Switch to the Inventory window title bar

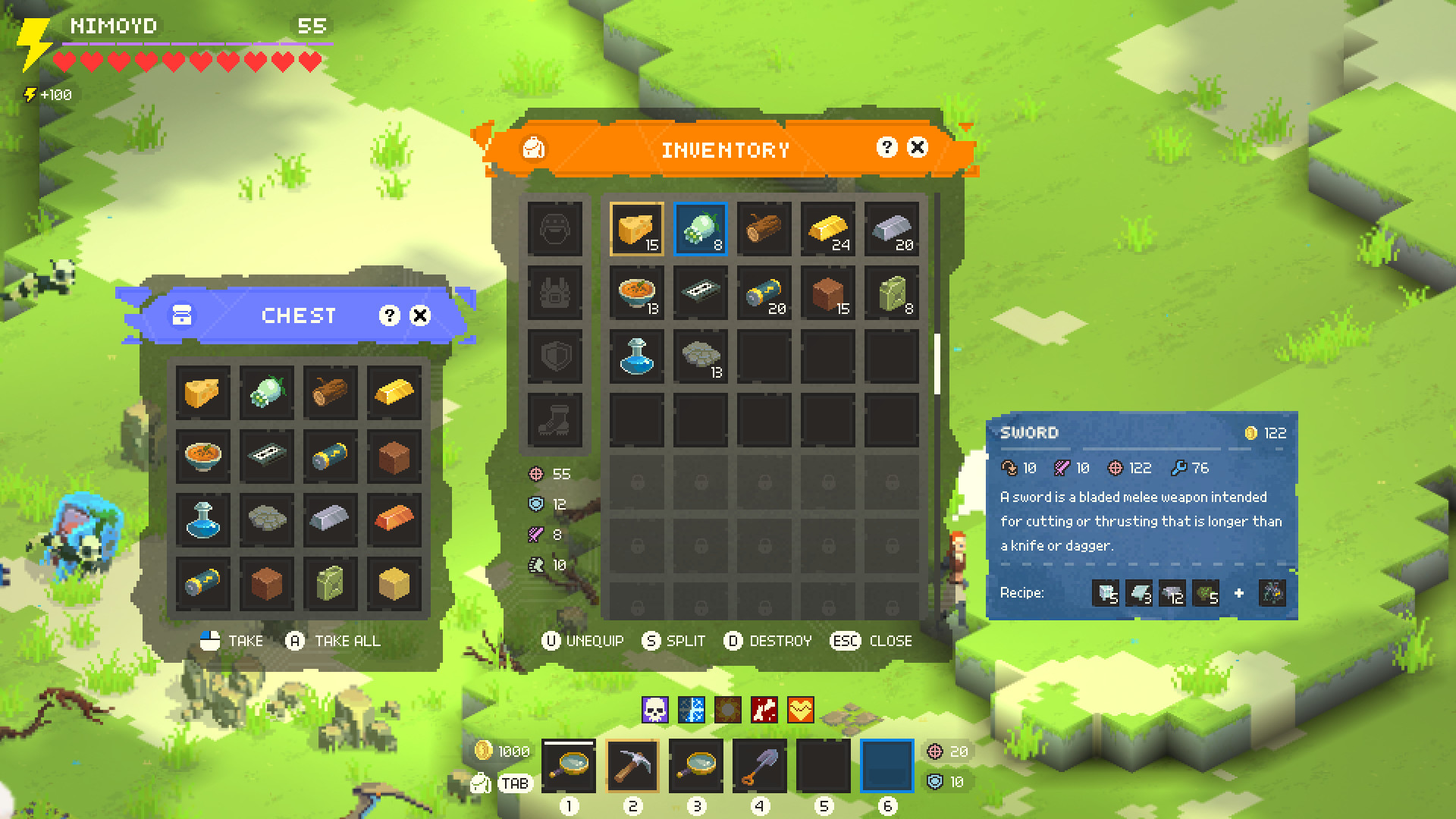tap(726, 149)
